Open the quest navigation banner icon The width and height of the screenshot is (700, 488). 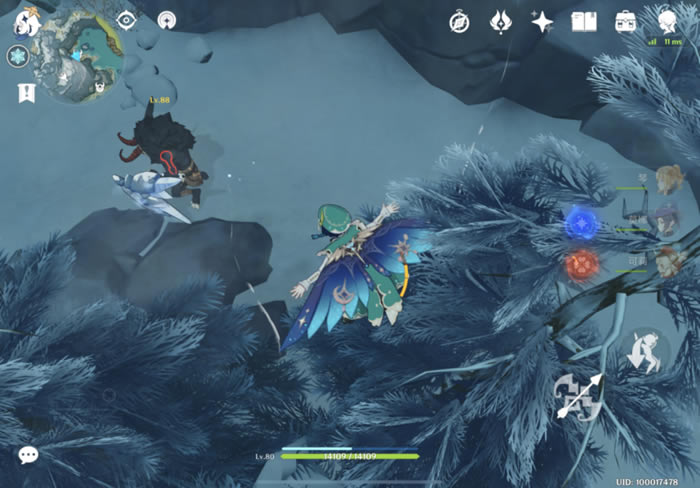(x=25, y=93)
